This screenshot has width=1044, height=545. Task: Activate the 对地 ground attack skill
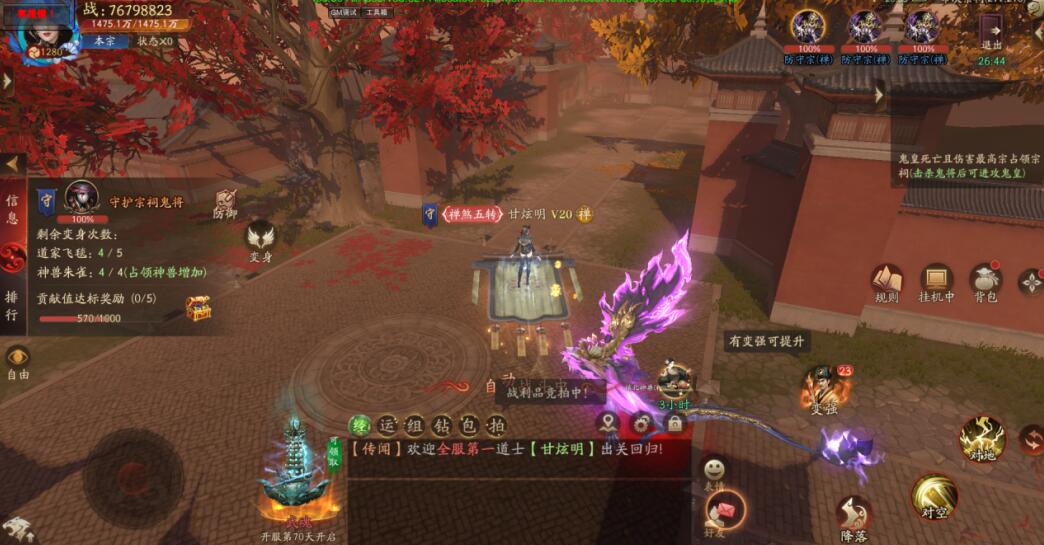(981, 440)
